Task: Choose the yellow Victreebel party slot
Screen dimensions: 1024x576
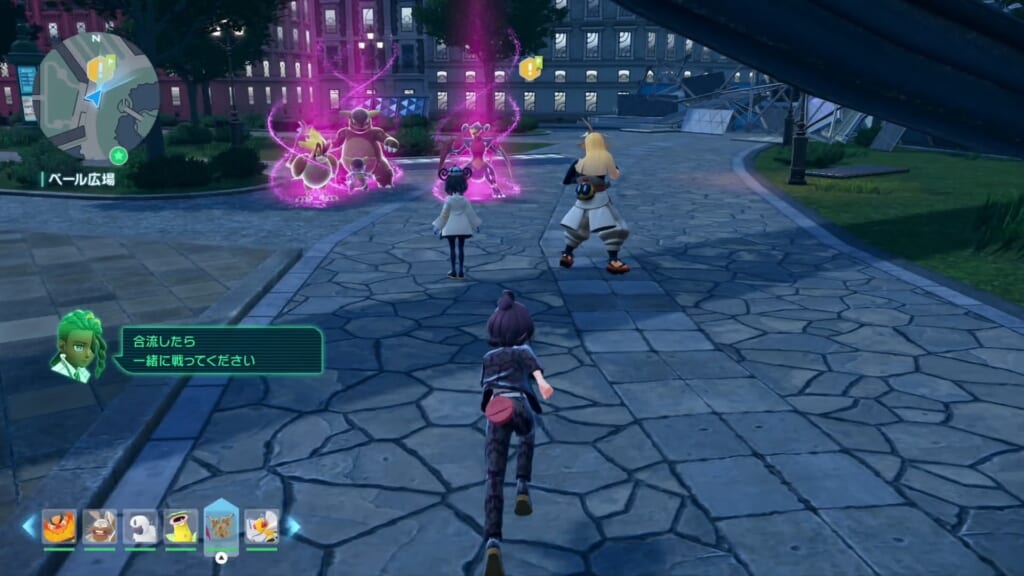Action: pyautogui.click(x=180, y=526)
